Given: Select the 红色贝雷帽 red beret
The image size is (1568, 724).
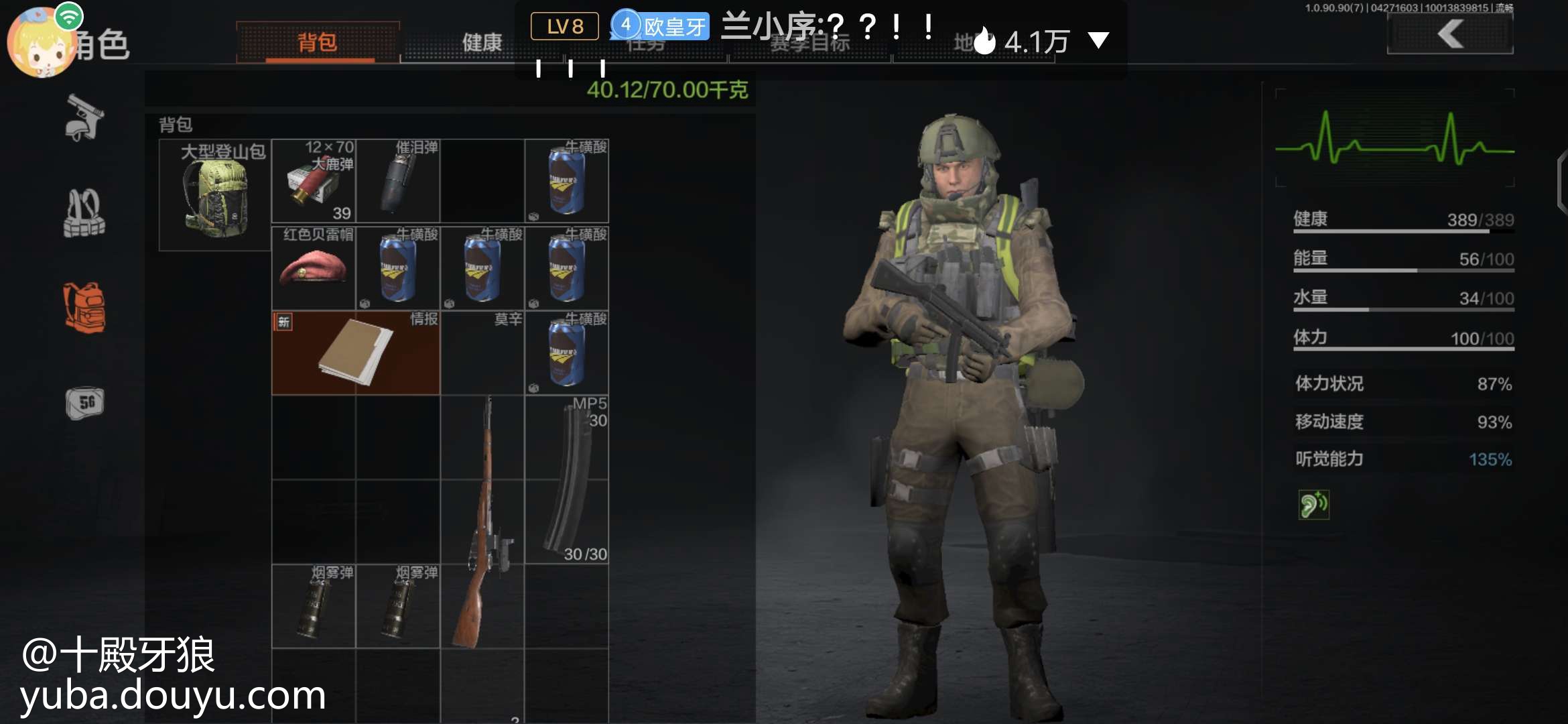Looking at the screenshot, I should click(x=314, y=268).
